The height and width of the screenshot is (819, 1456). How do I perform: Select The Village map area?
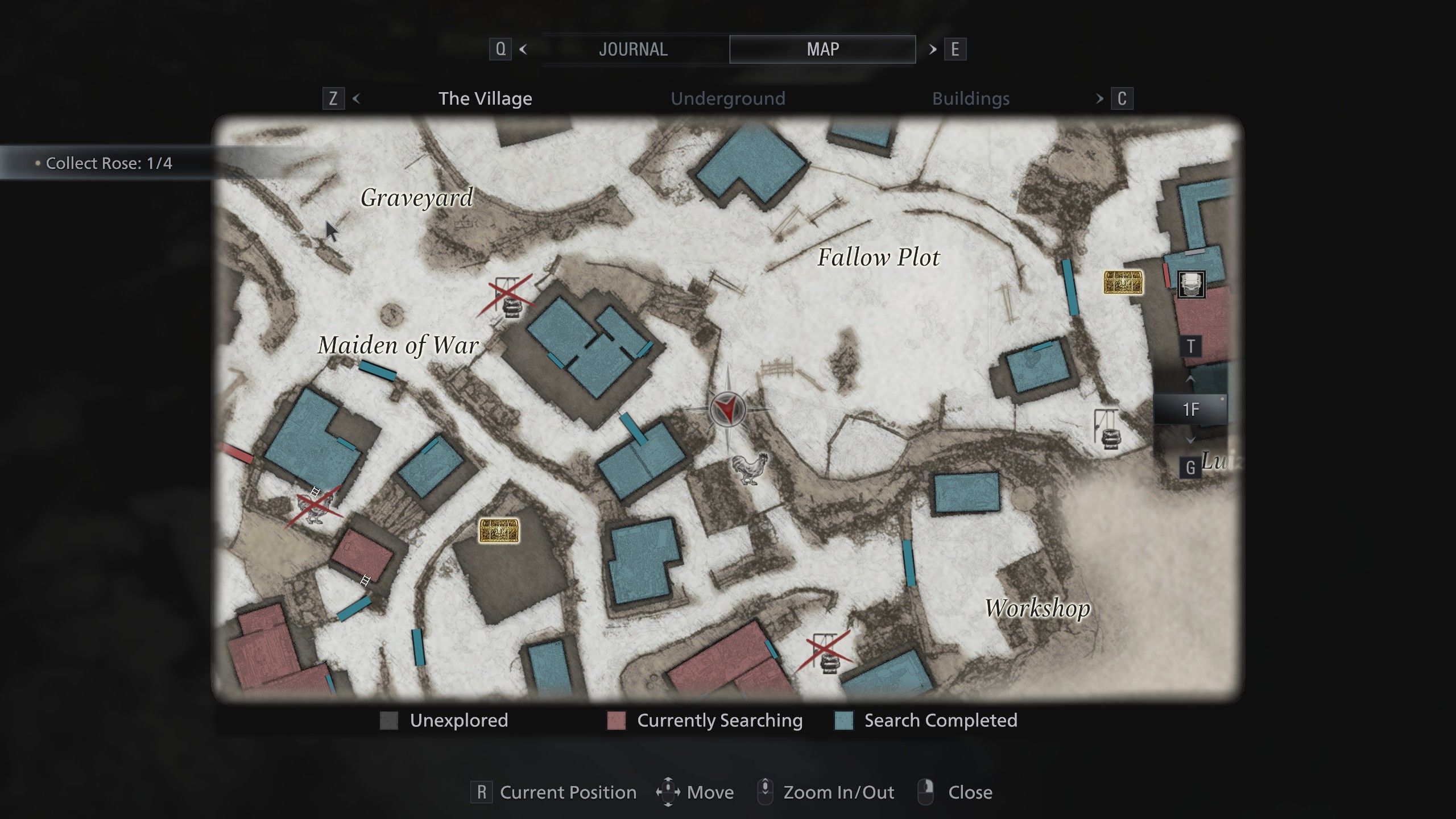click(485, 98)
